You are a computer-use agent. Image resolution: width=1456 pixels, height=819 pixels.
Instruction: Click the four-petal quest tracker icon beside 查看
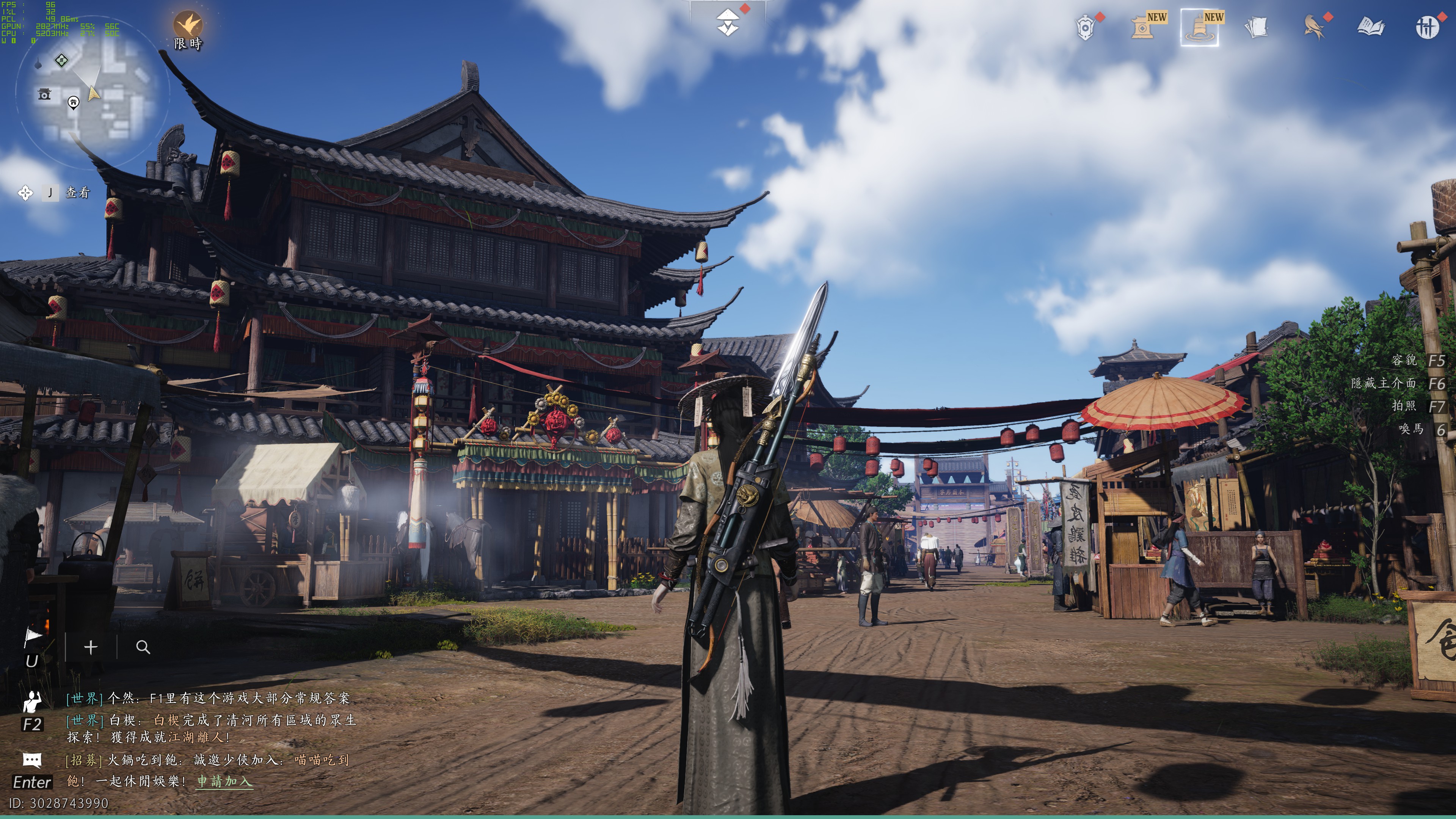25,193
